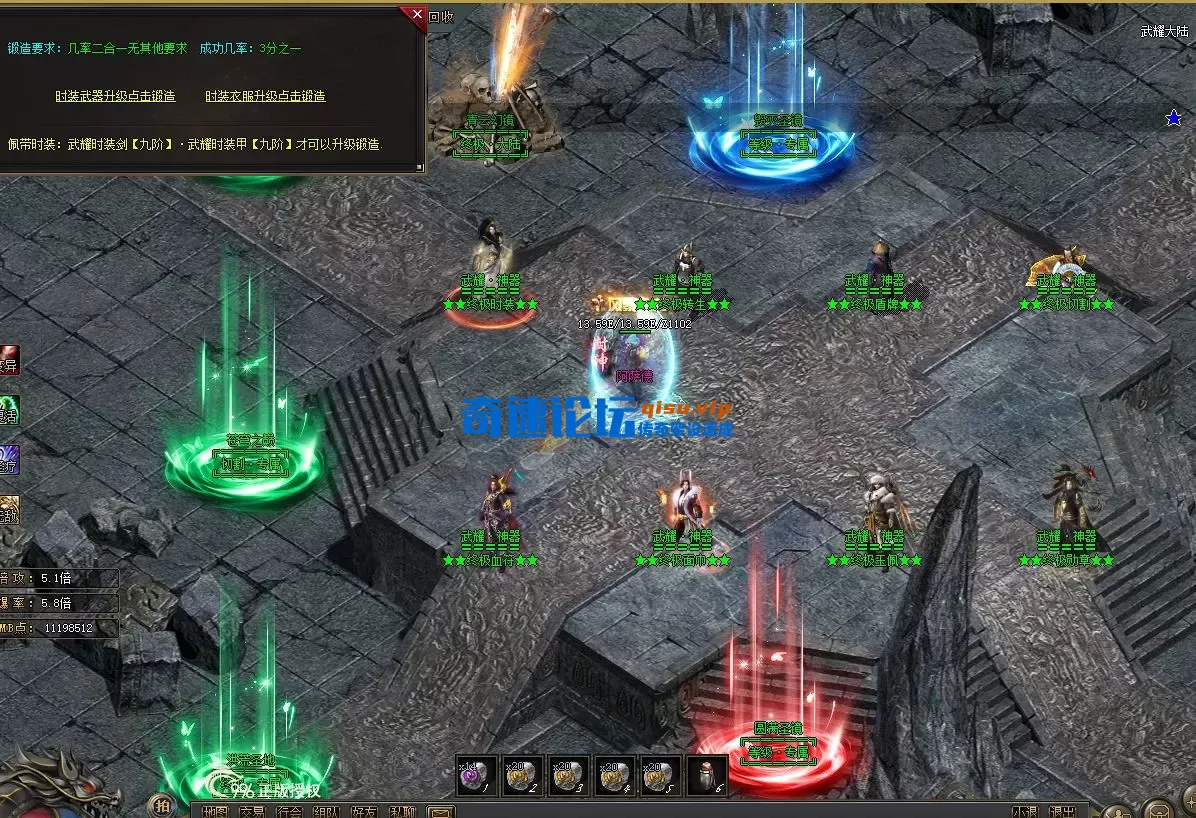Click the blue star icon

pyautogui.click(x=1173, y=118)
